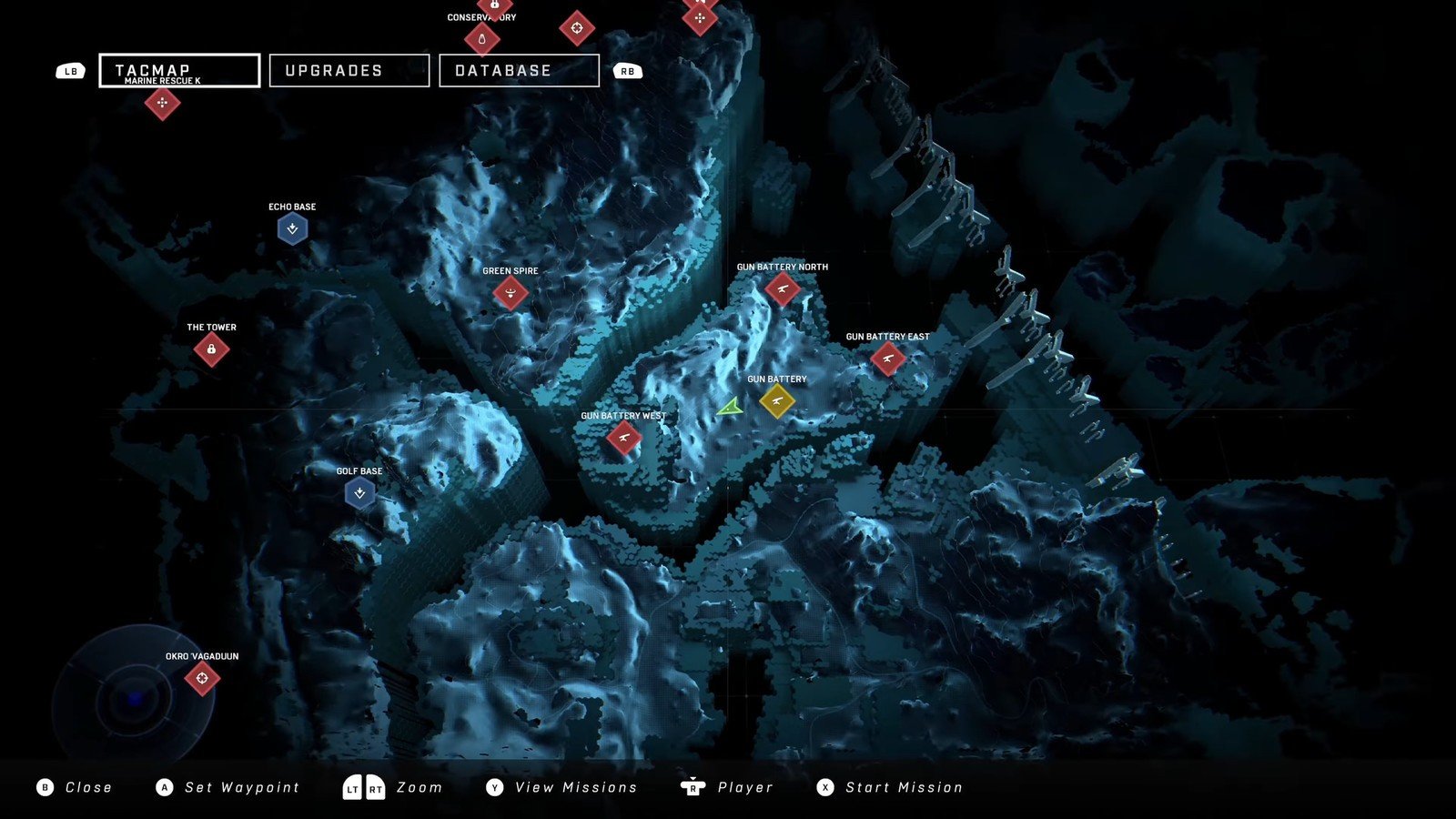Select the Gun Battery West marker
The image size is (1456, 819).
click(x=623, y=438)
